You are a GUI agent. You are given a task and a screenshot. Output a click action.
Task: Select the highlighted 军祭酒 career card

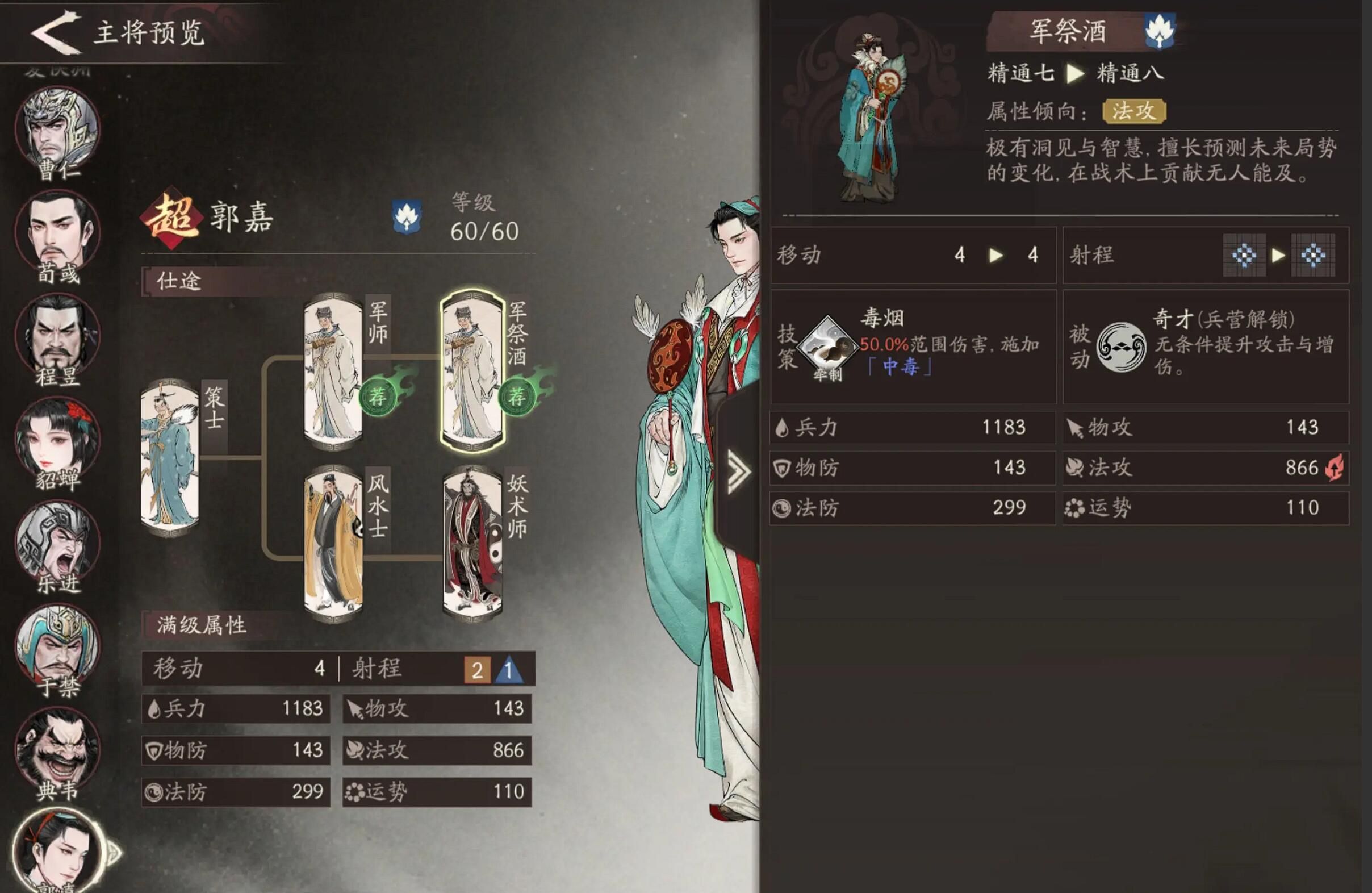[472, 370]
